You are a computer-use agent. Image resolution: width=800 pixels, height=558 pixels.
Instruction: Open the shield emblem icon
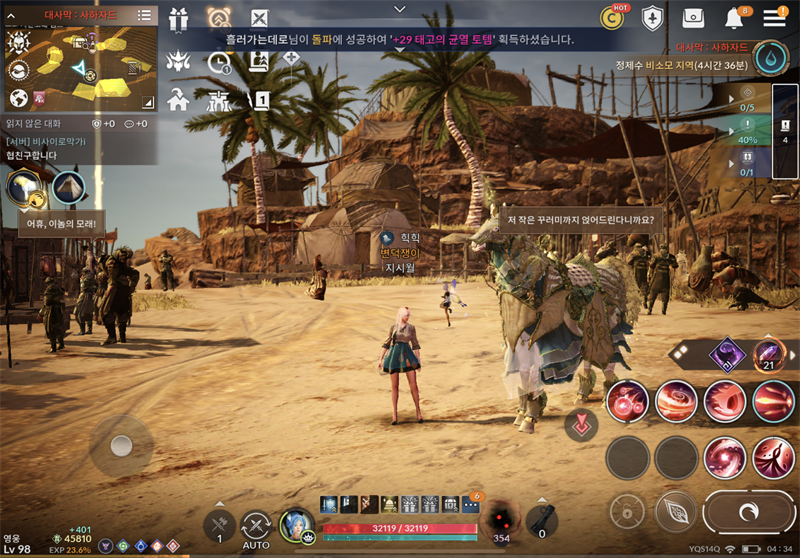pyautogui.click(x=653, y=18)
